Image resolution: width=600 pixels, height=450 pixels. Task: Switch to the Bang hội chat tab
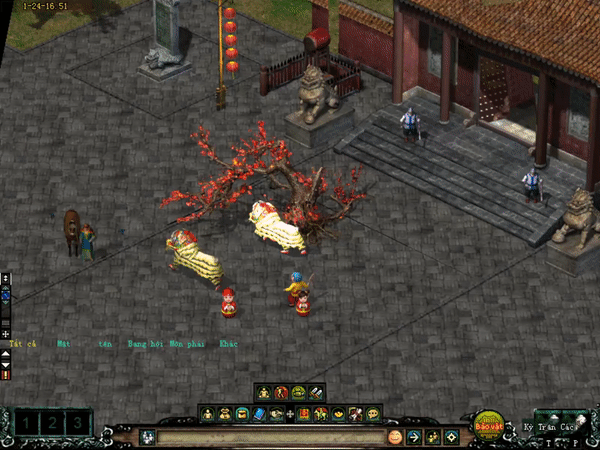click(x=146, y=344)
